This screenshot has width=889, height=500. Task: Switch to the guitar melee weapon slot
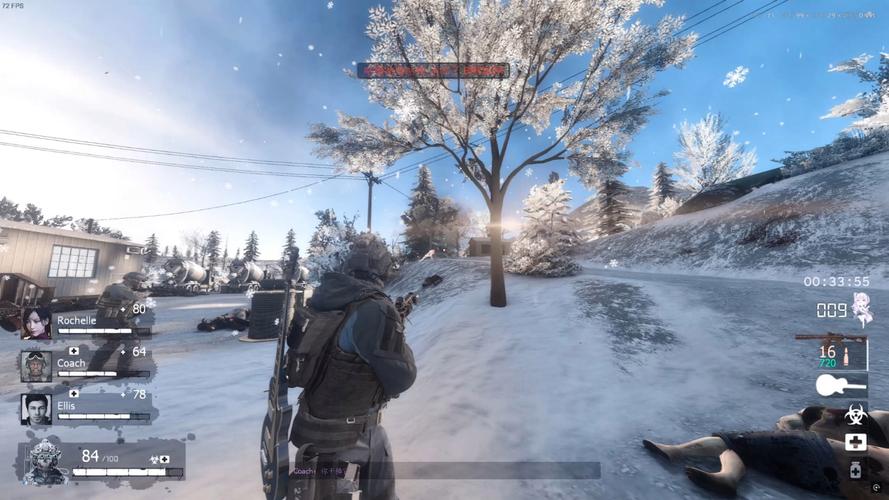pos(840,385)
